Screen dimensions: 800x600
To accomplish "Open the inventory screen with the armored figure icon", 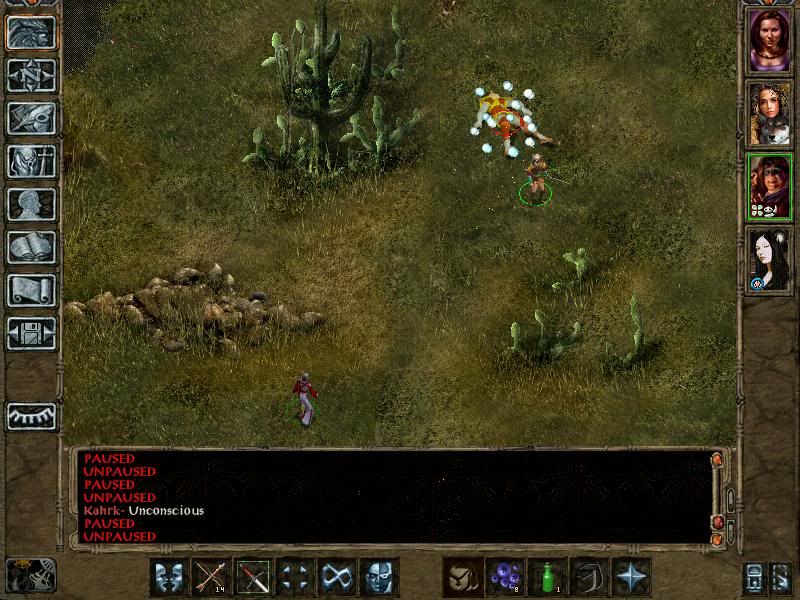I will point(31,161).
